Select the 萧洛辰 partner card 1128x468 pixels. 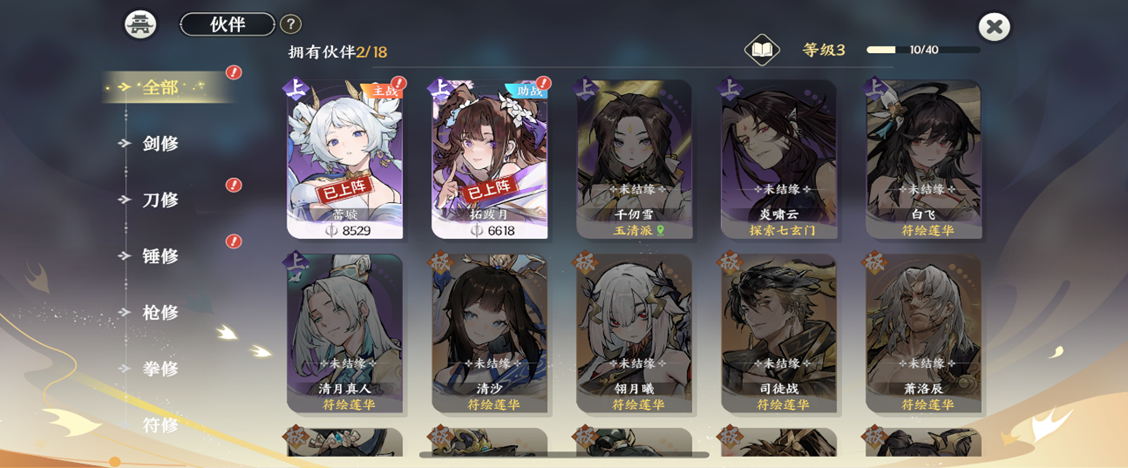tap(923, 332)
